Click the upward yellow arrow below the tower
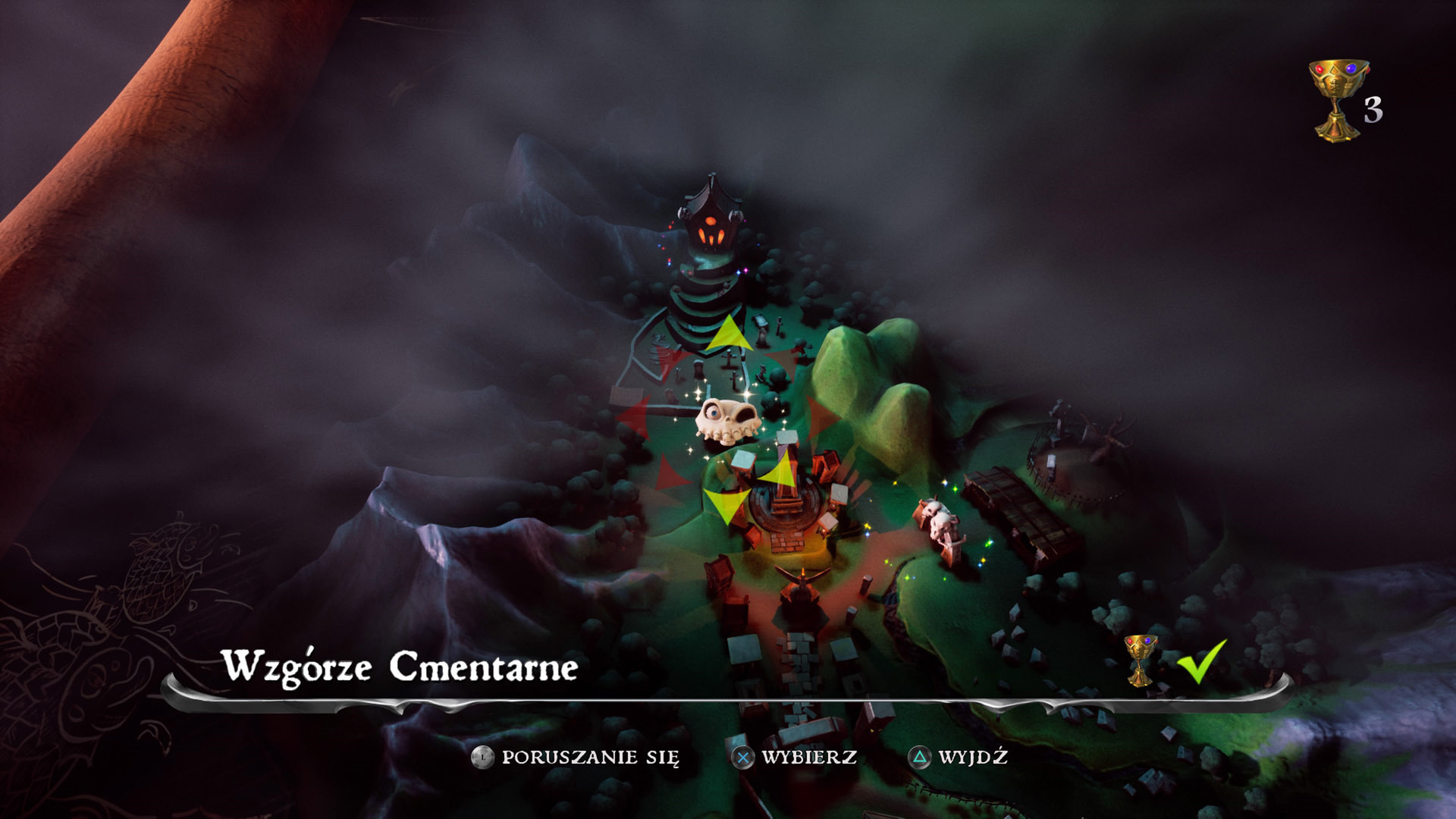 [x=729, y=334]
